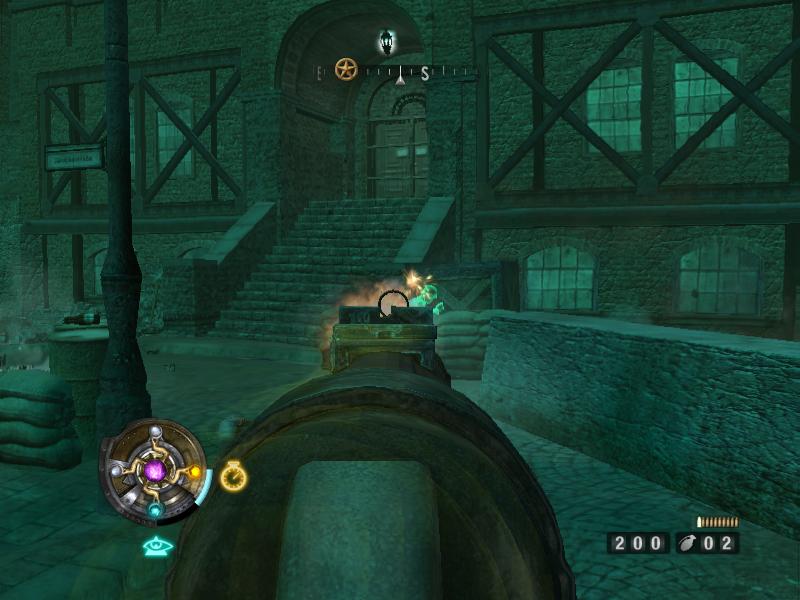Activate the golden stopwatch Mire power
The image size is (800, 600).
pos(233,477)
